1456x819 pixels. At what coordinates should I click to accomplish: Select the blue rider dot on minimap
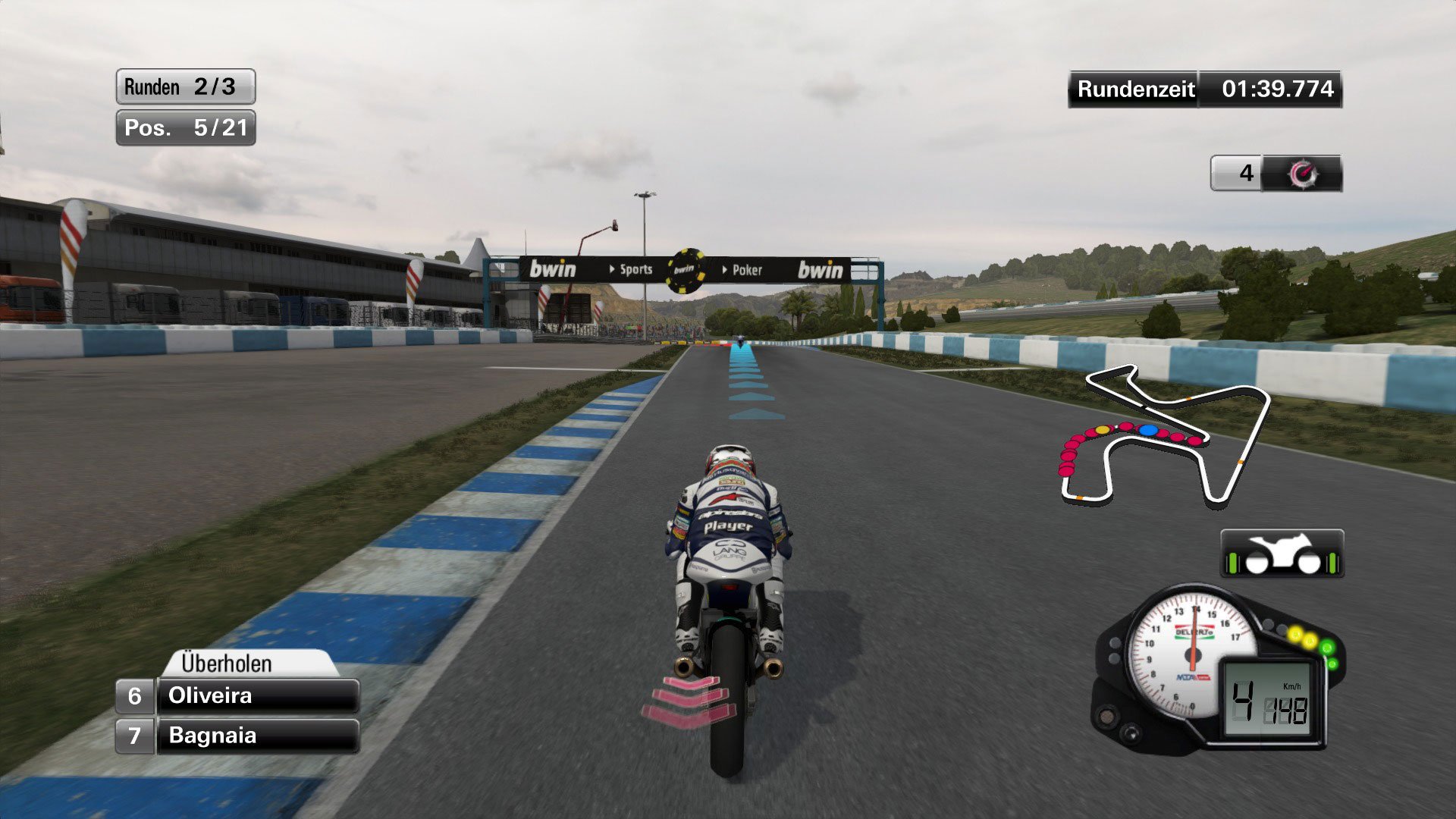(1150, 428)
